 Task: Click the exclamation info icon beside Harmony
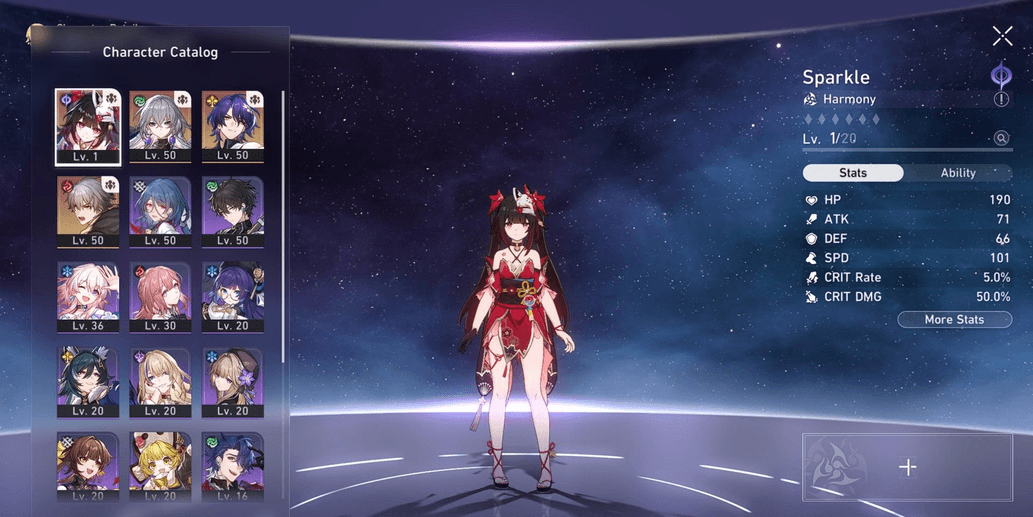click(1001, 100)
